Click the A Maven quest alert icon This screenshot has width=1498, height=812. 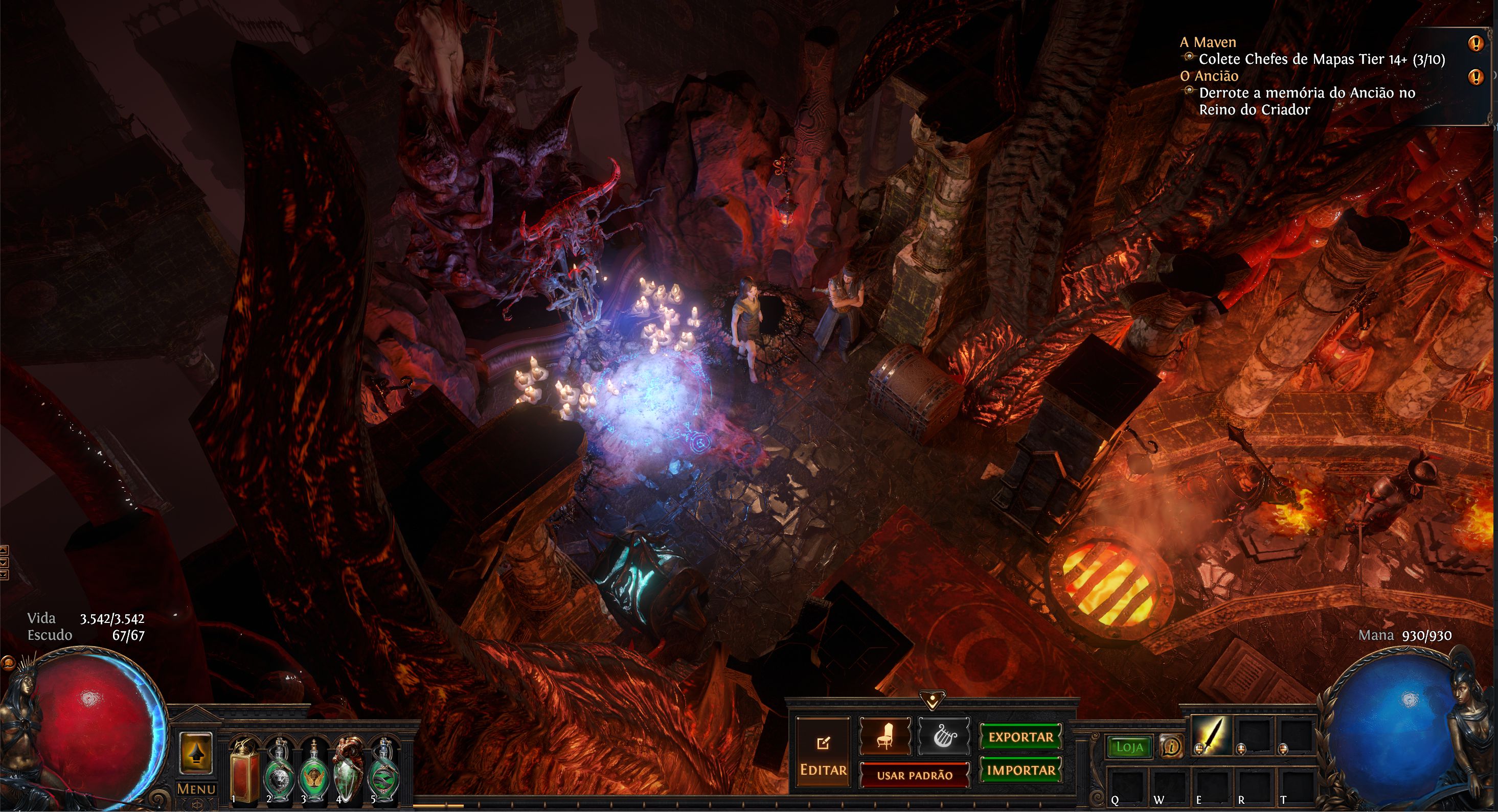coord(1476,43)
